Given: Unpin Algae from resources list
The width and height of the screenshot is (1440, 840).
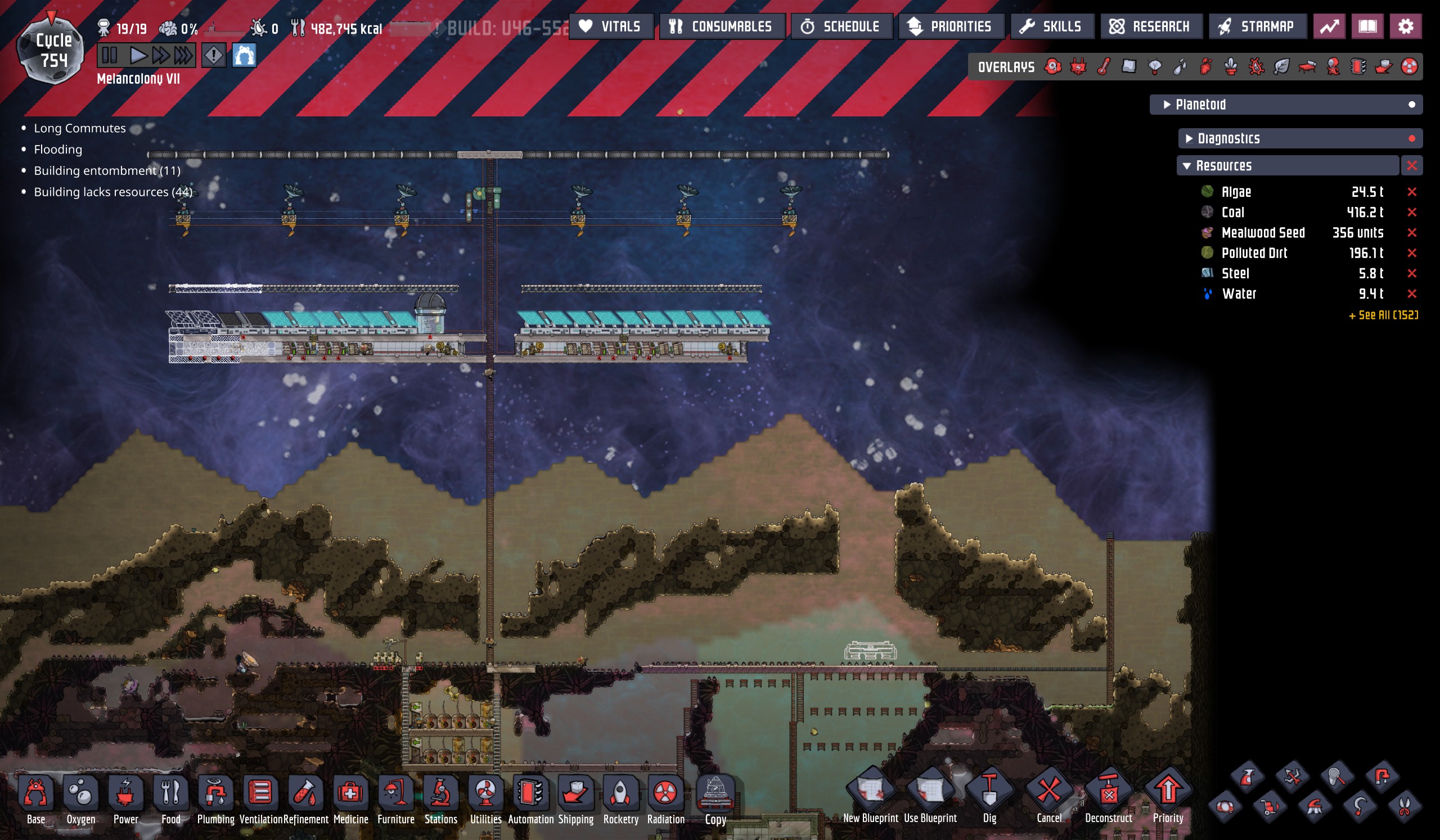Looking at the screenshot, I should click(1411, 192).
